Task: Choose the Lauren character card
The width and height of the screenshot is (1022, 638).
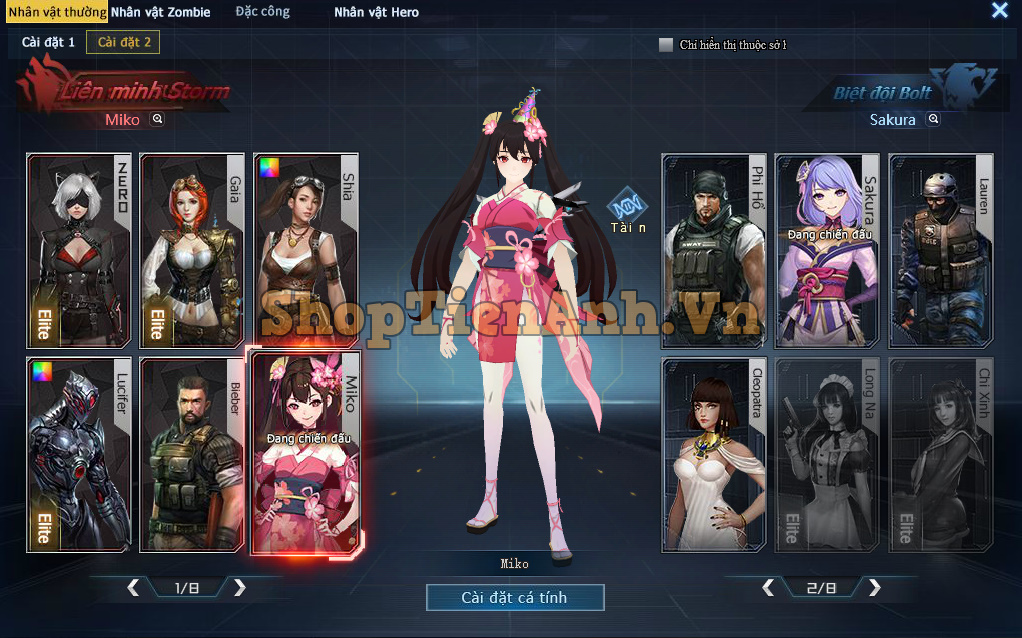Action: (940, 250)
